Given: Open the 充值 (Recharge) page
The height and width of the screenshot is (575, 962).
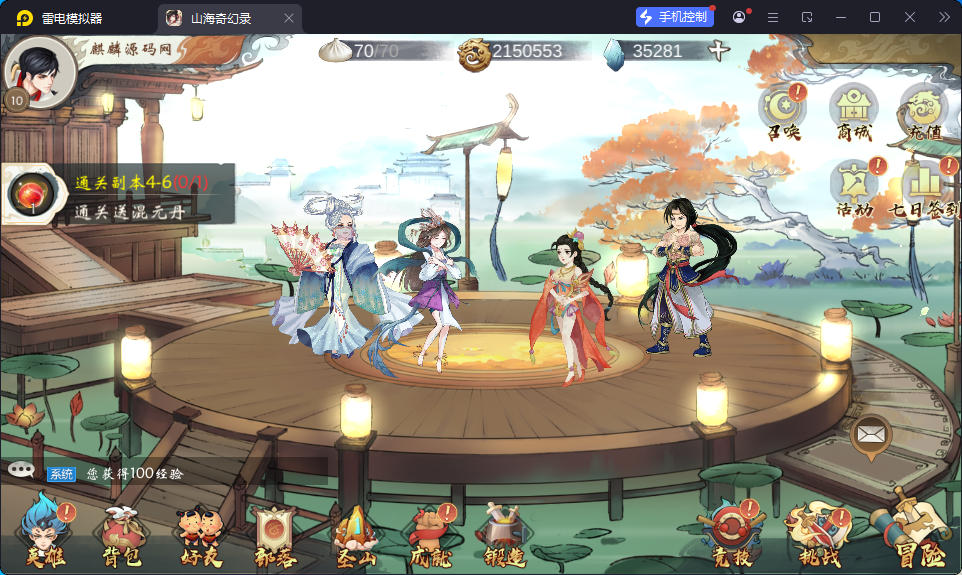Looking at the screenshot, I should point(922,108).
